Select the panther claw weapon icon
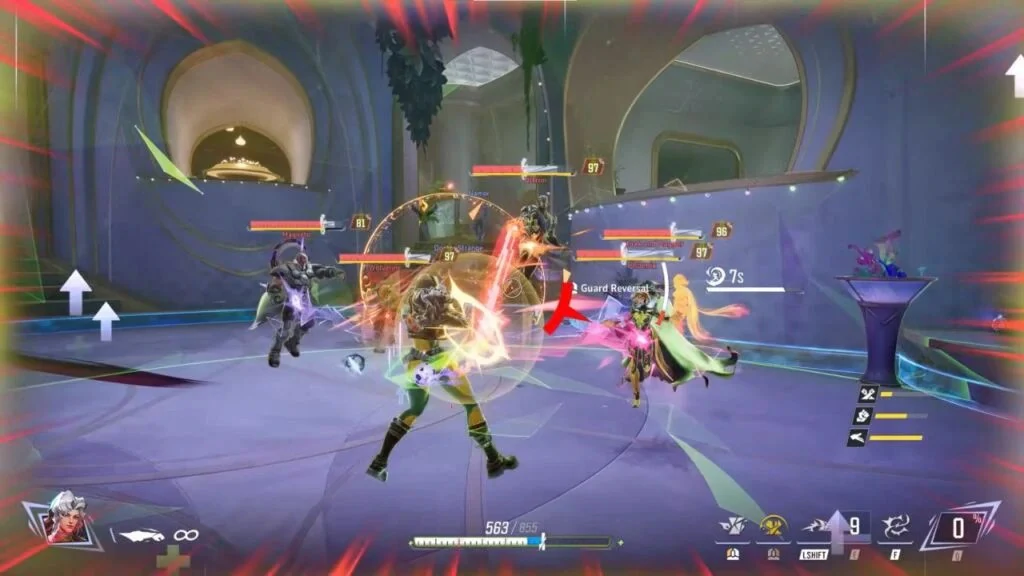Viewport: 1024px width, 576px height. [138, 536]
